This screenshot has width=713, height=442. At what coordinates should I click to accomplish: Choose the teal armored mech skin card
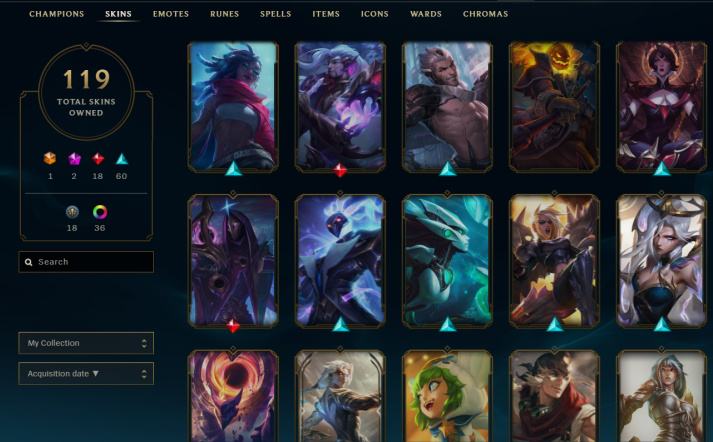[x=447, y=260]
